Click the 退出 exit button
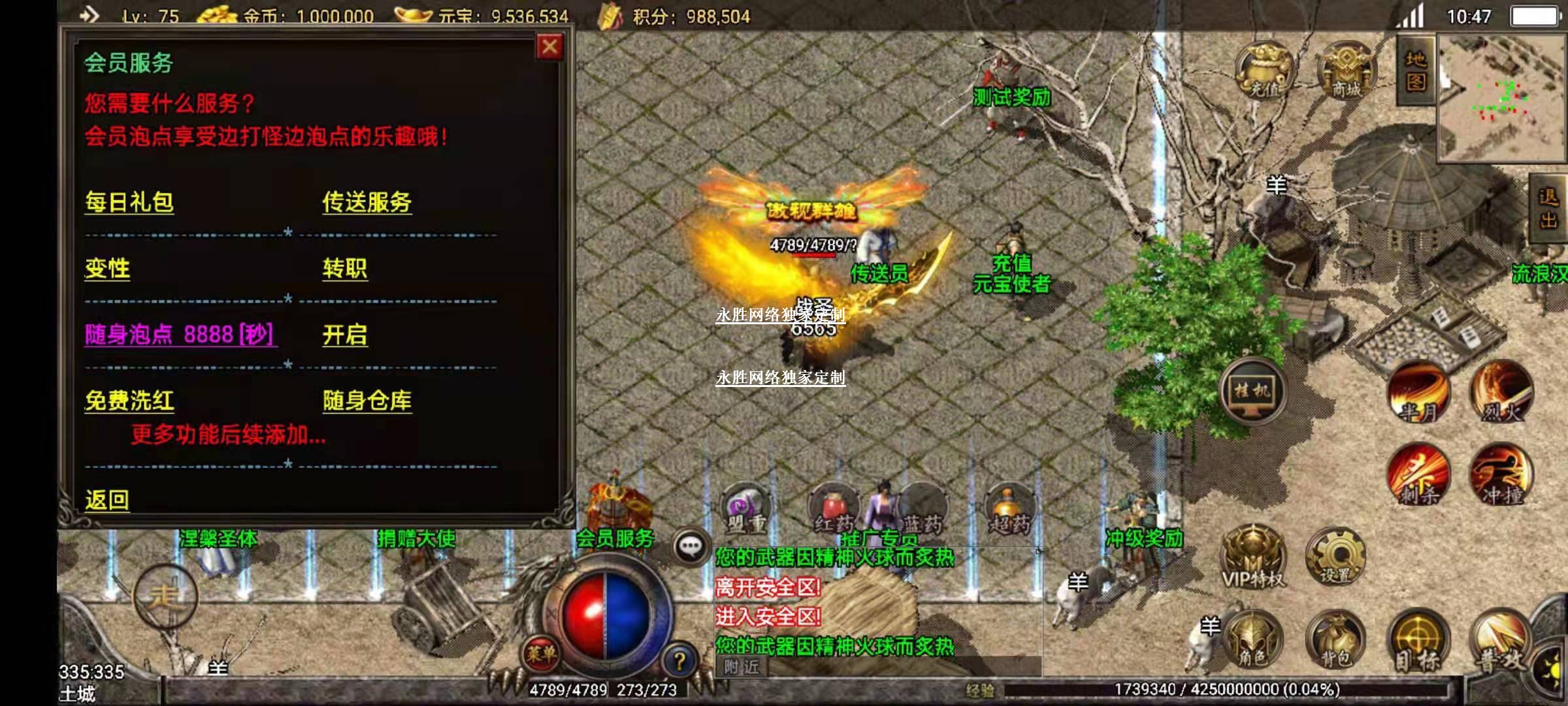Image resolution: width=1568 pixels, height=706 pixels. coord(1548,209)
